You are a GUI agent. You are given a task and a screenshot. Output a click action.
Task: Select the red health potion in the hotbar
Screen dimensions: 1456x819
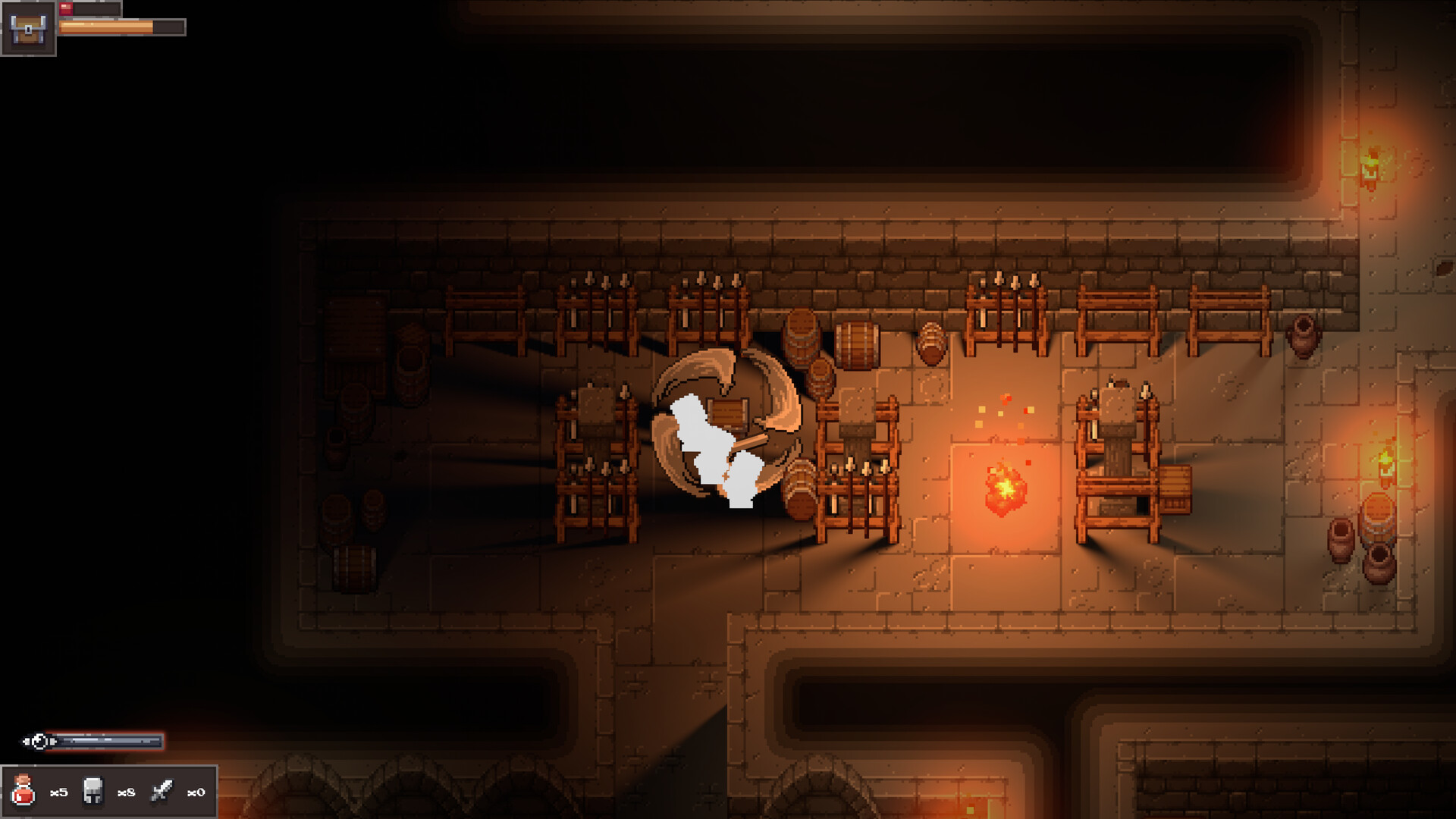24,792
